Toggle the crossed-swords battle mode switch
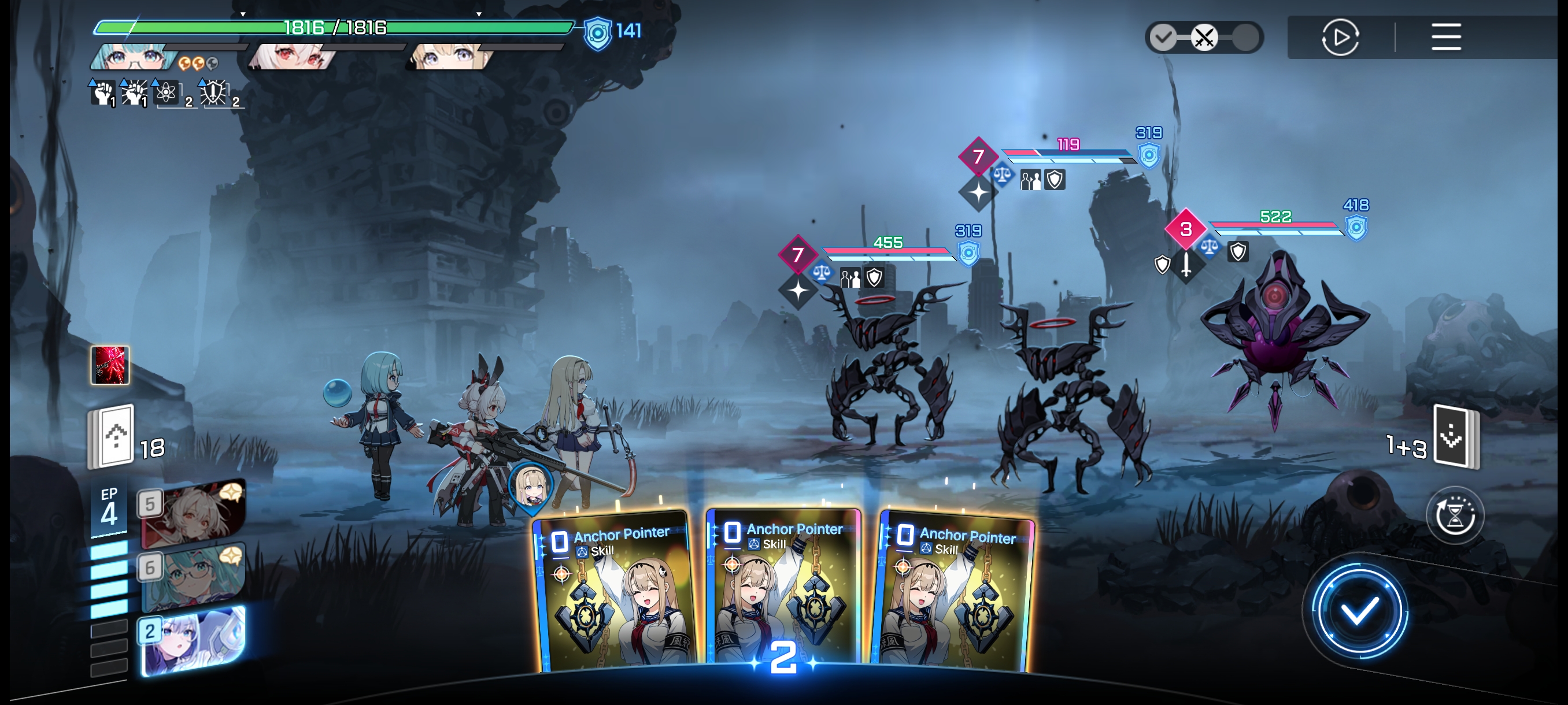Screen dimensions: 1568x705 [1203, 38]
